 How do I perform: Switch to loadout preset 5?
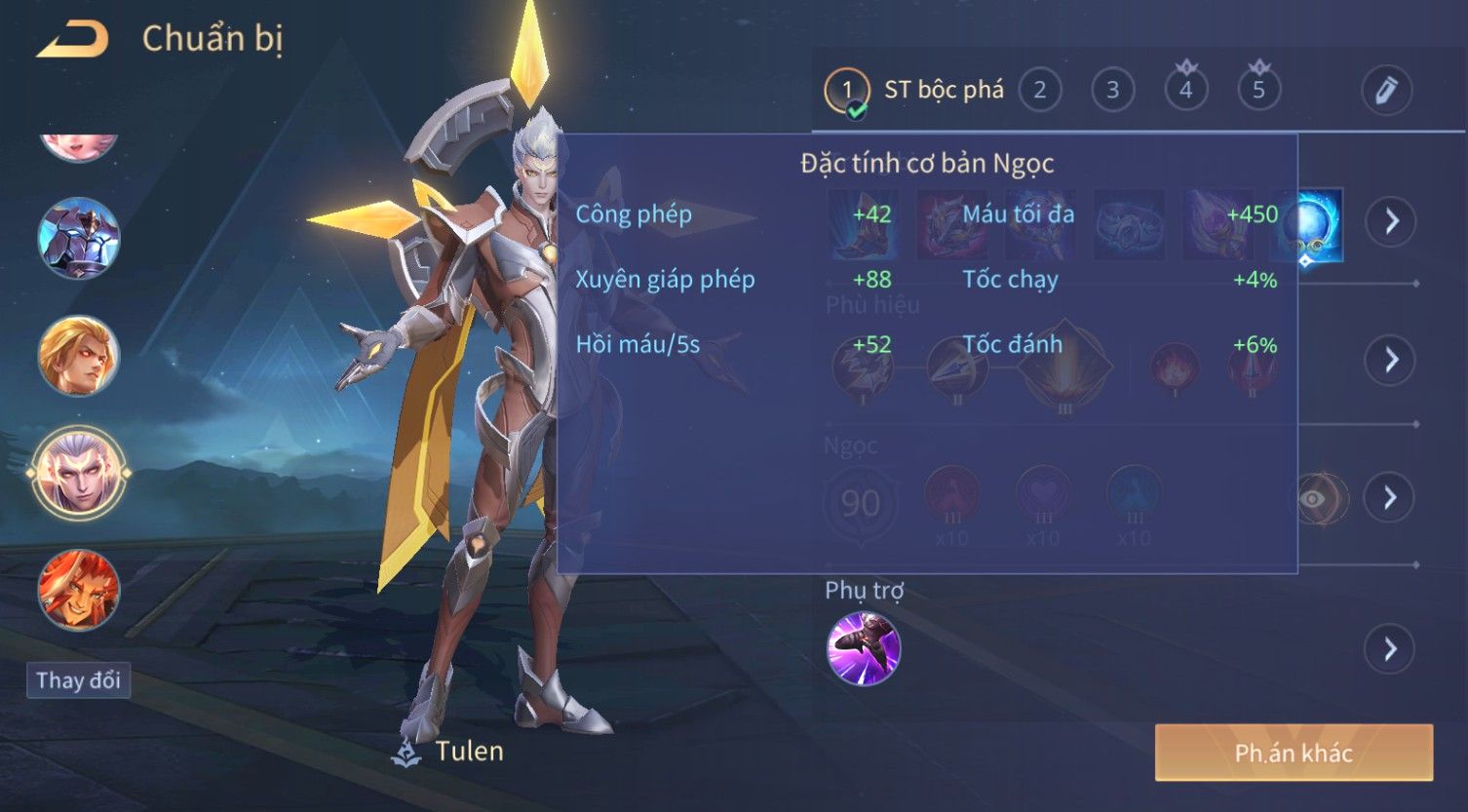pyautogui.click(x=1258, y=91)
